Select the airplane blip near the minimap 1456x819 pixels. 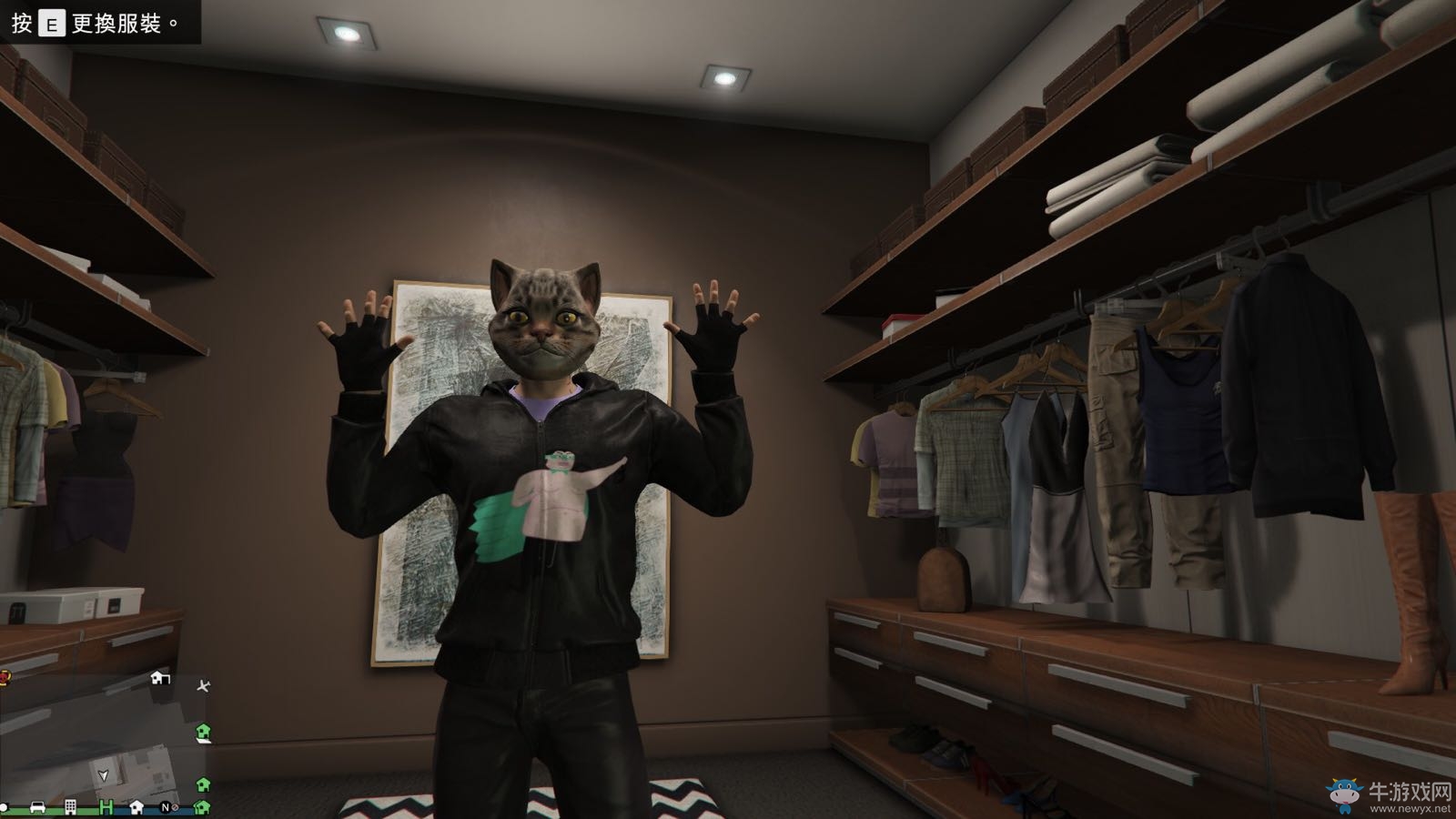204,687
